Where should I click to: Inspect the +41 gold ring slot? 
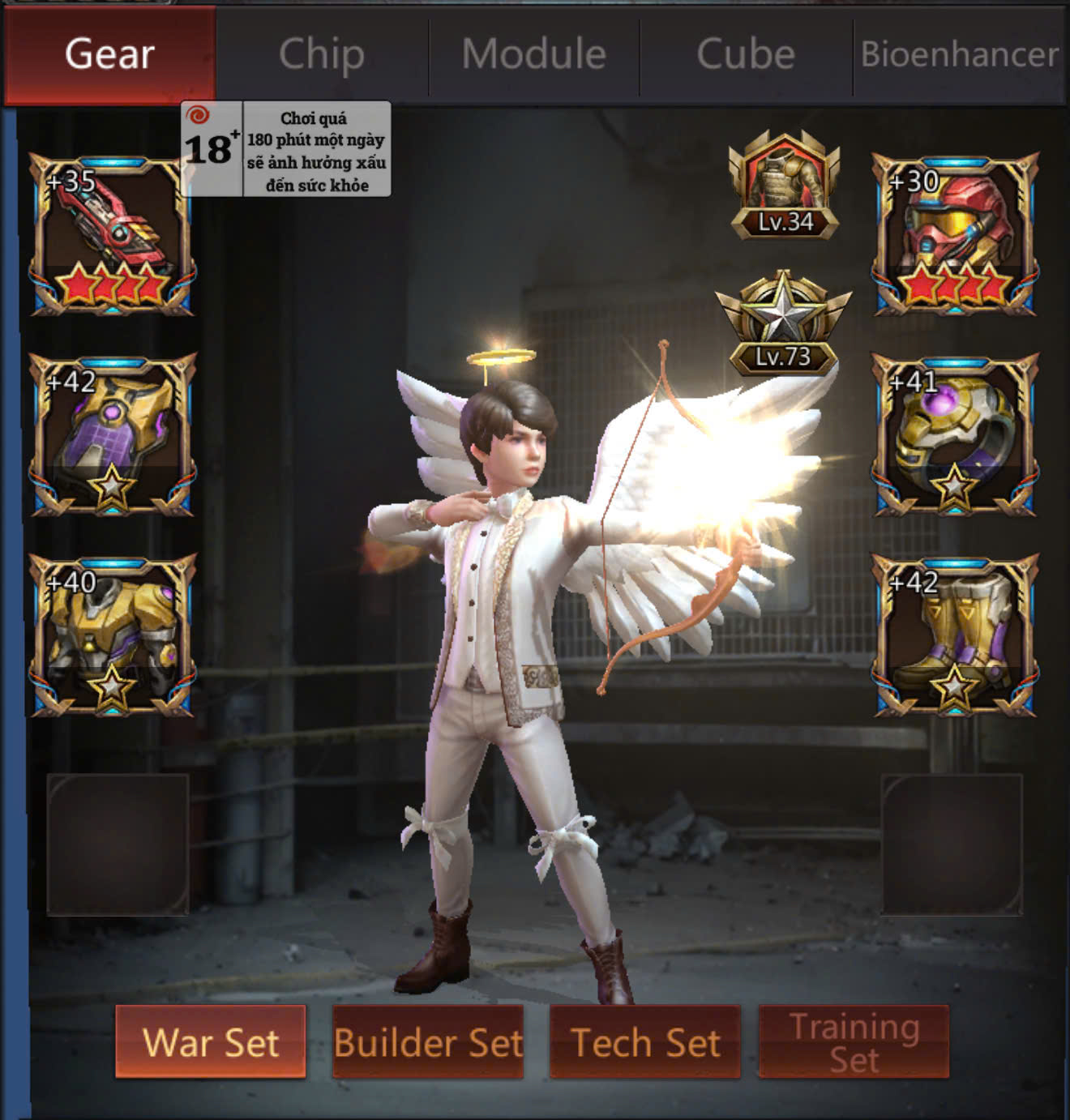[x=955, y=434]
